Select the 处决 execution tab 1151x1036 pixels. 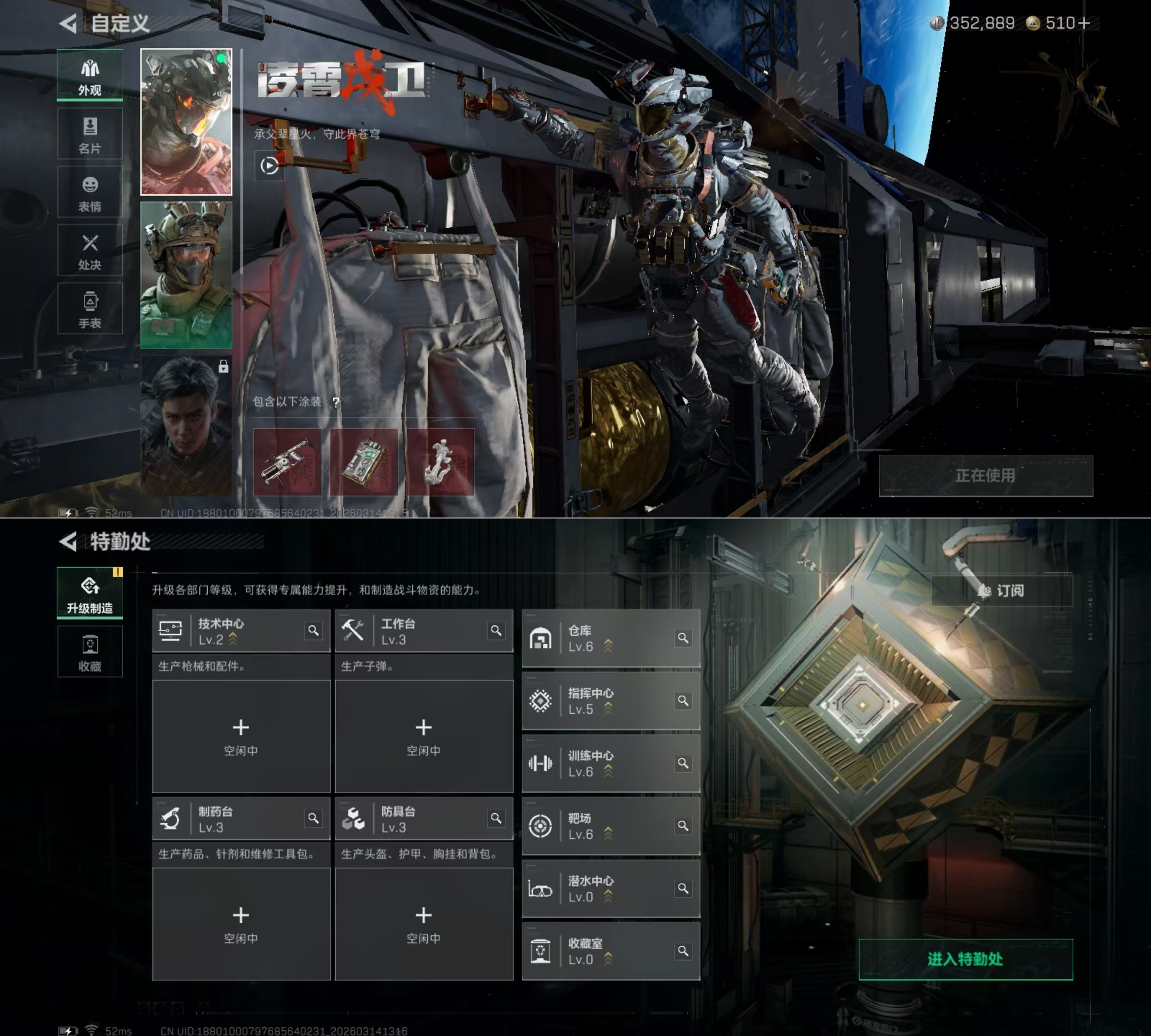coord(90,251)
